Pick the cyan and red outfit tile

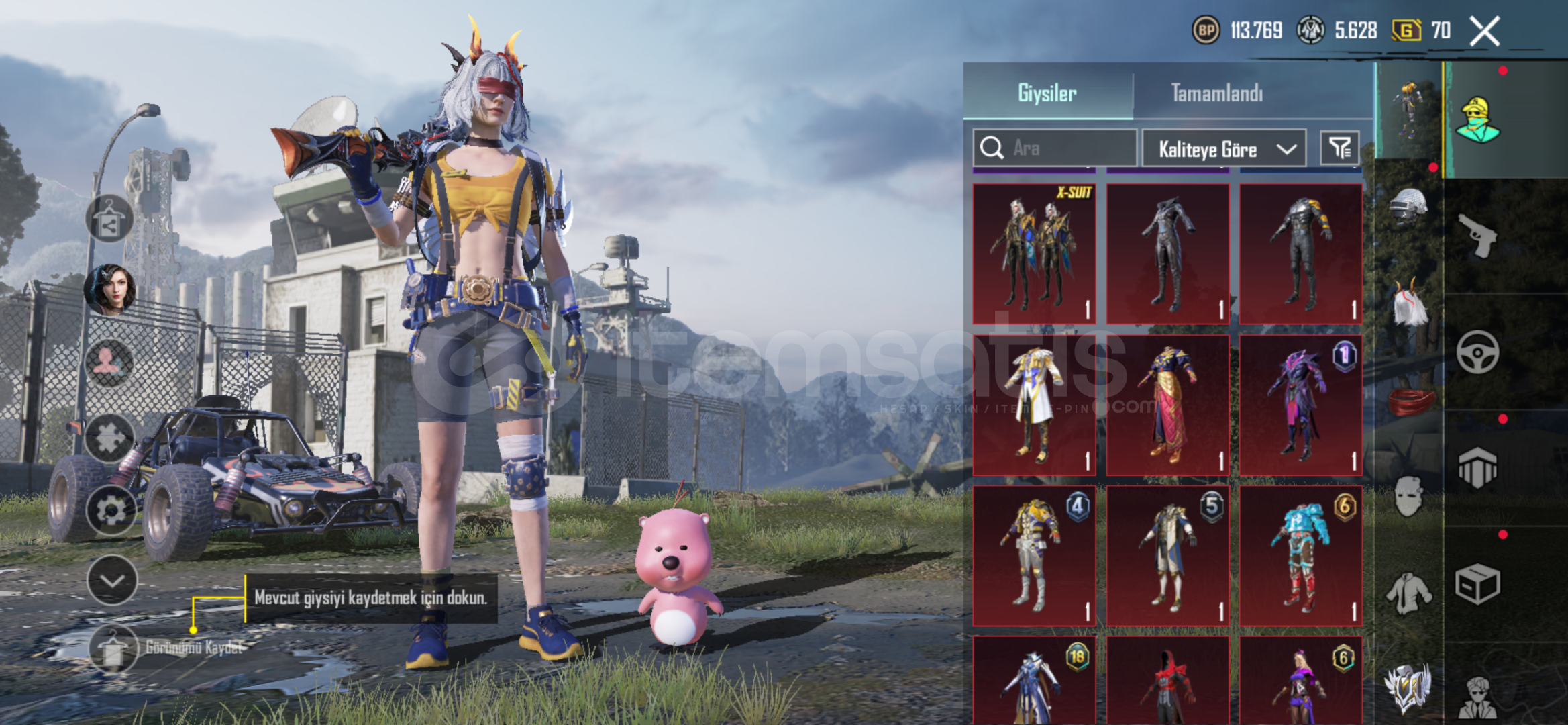click(x=1300, y=556)
